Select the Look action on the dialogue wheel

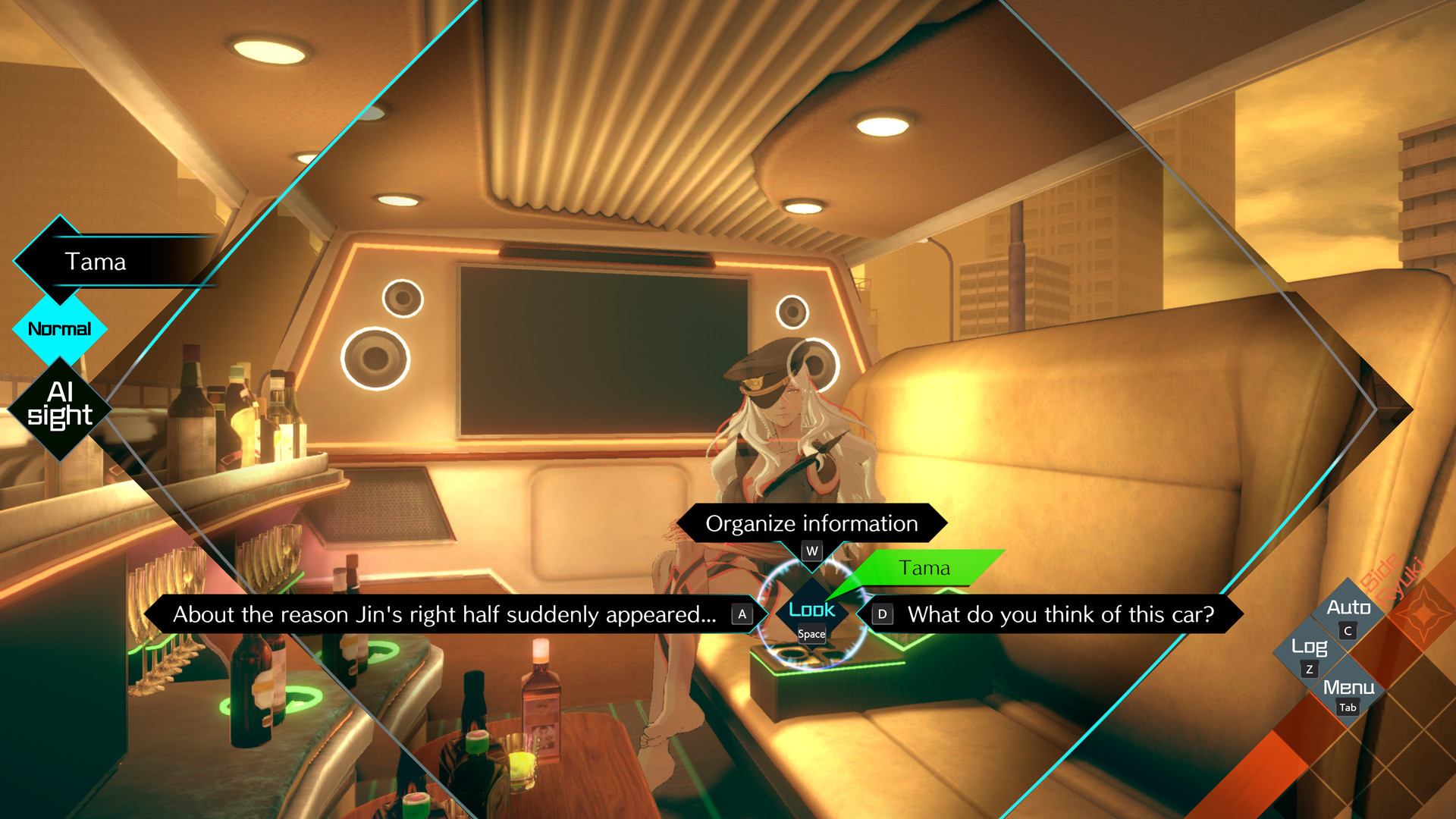coord(811,609)
